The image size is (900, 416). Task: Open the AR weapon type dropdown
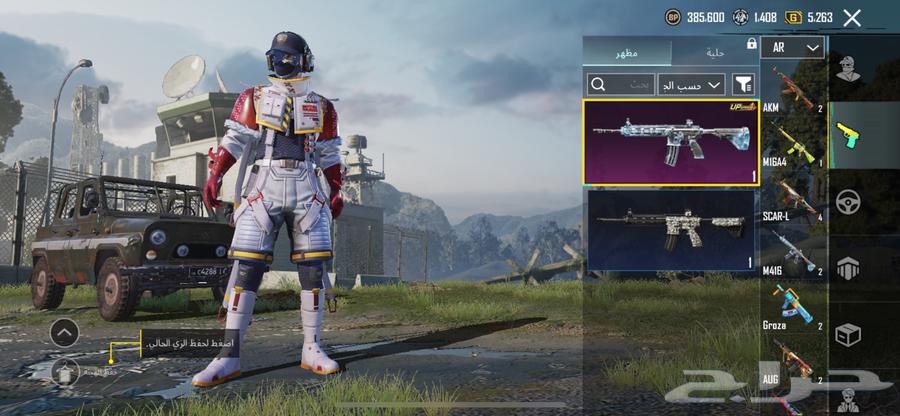tap(792, 47)
